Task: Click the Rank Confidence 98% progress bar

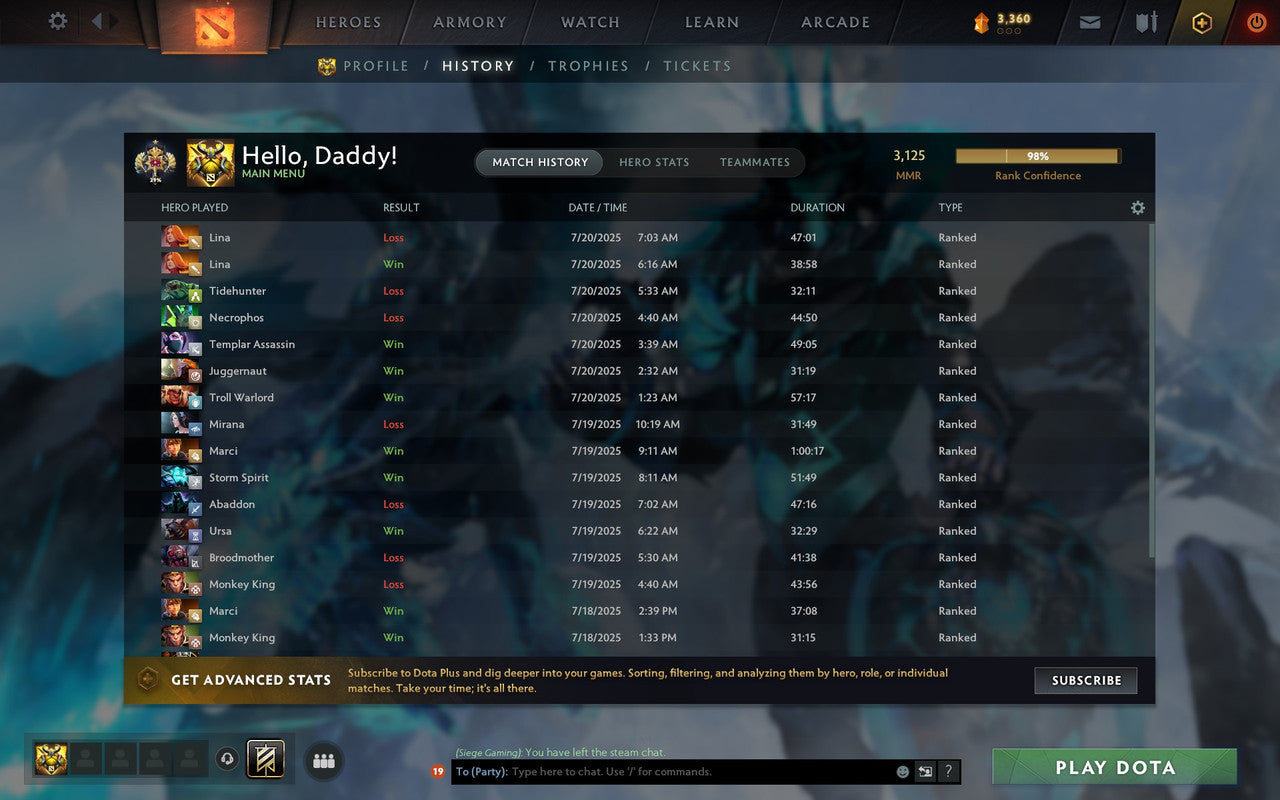Action: click(1038, 156)
